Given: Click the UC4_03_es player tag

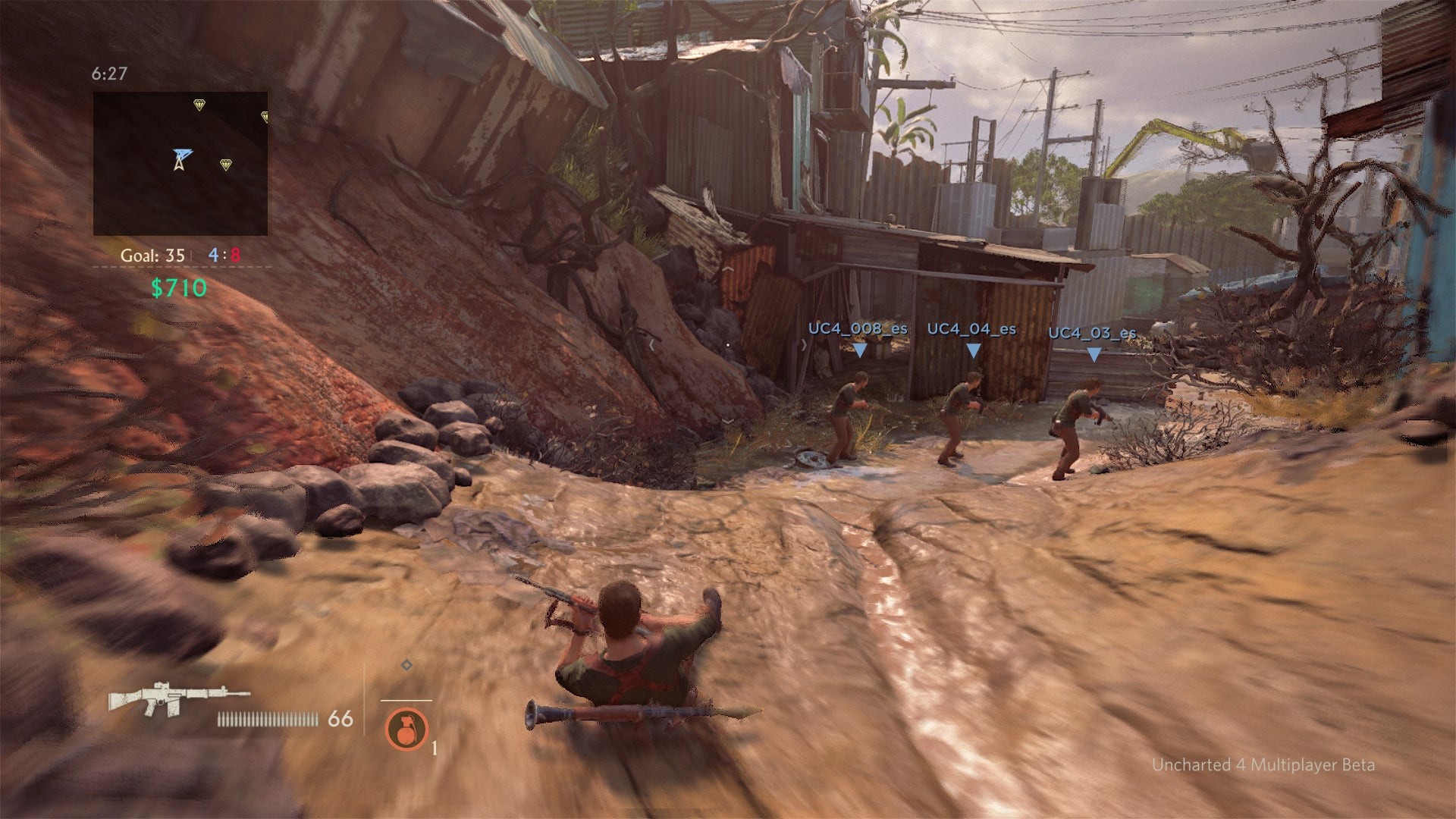Looking at the screenshot, I should pyautogui.click(x=1092, y=333).
